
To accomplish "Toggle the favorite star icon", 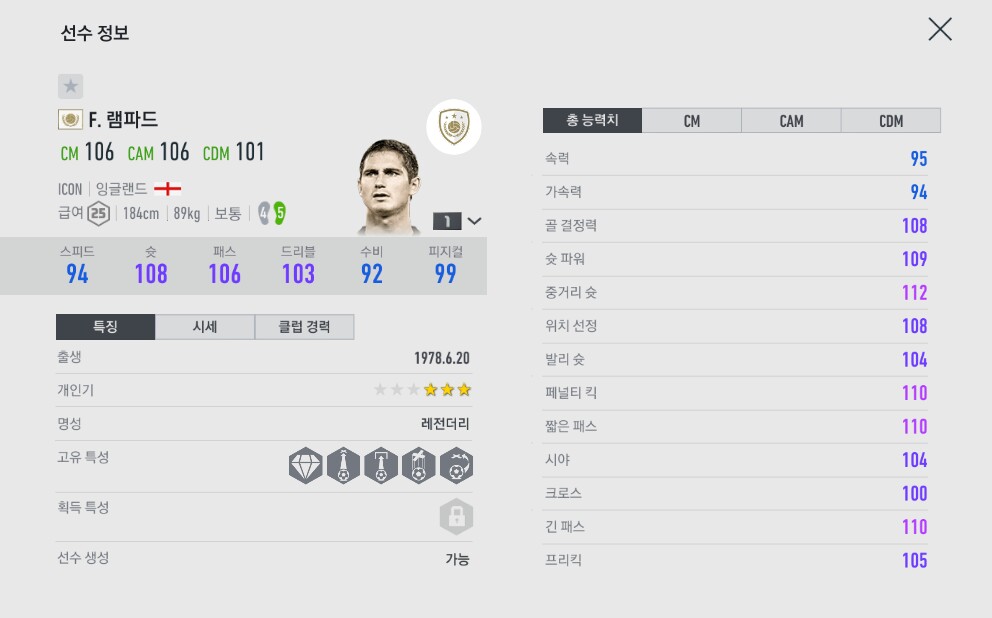I will point(70,86).
